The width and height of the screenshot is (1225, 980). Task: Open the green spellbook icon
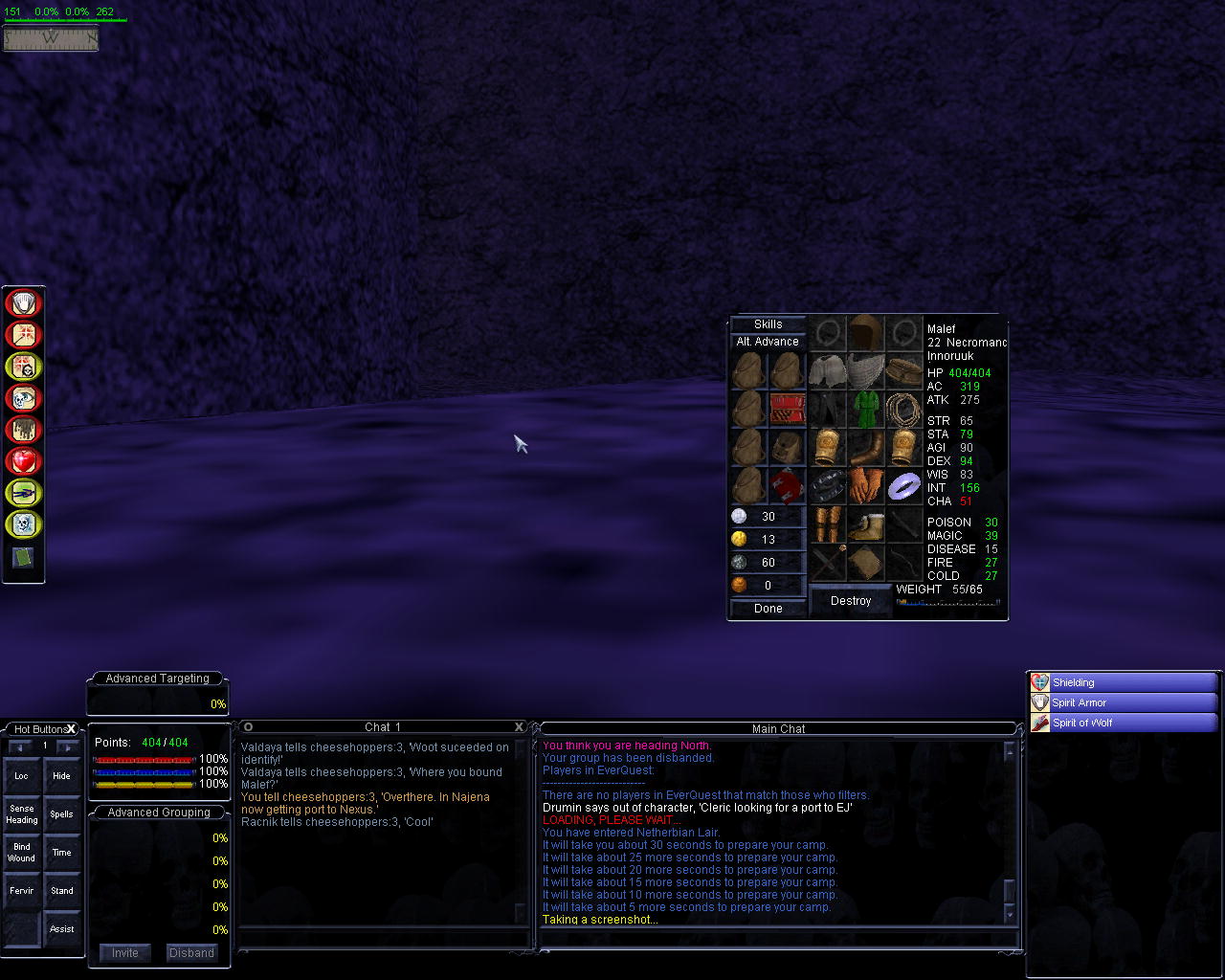pyautogui.click(x=23, y=558)
